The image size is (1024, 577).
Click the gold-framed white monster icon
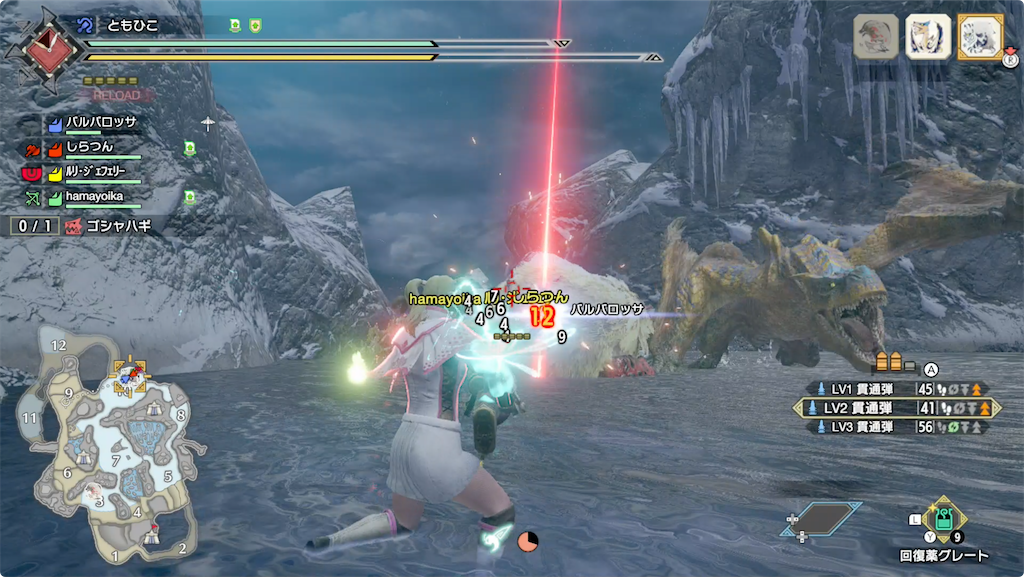click(x=980, y=37)
